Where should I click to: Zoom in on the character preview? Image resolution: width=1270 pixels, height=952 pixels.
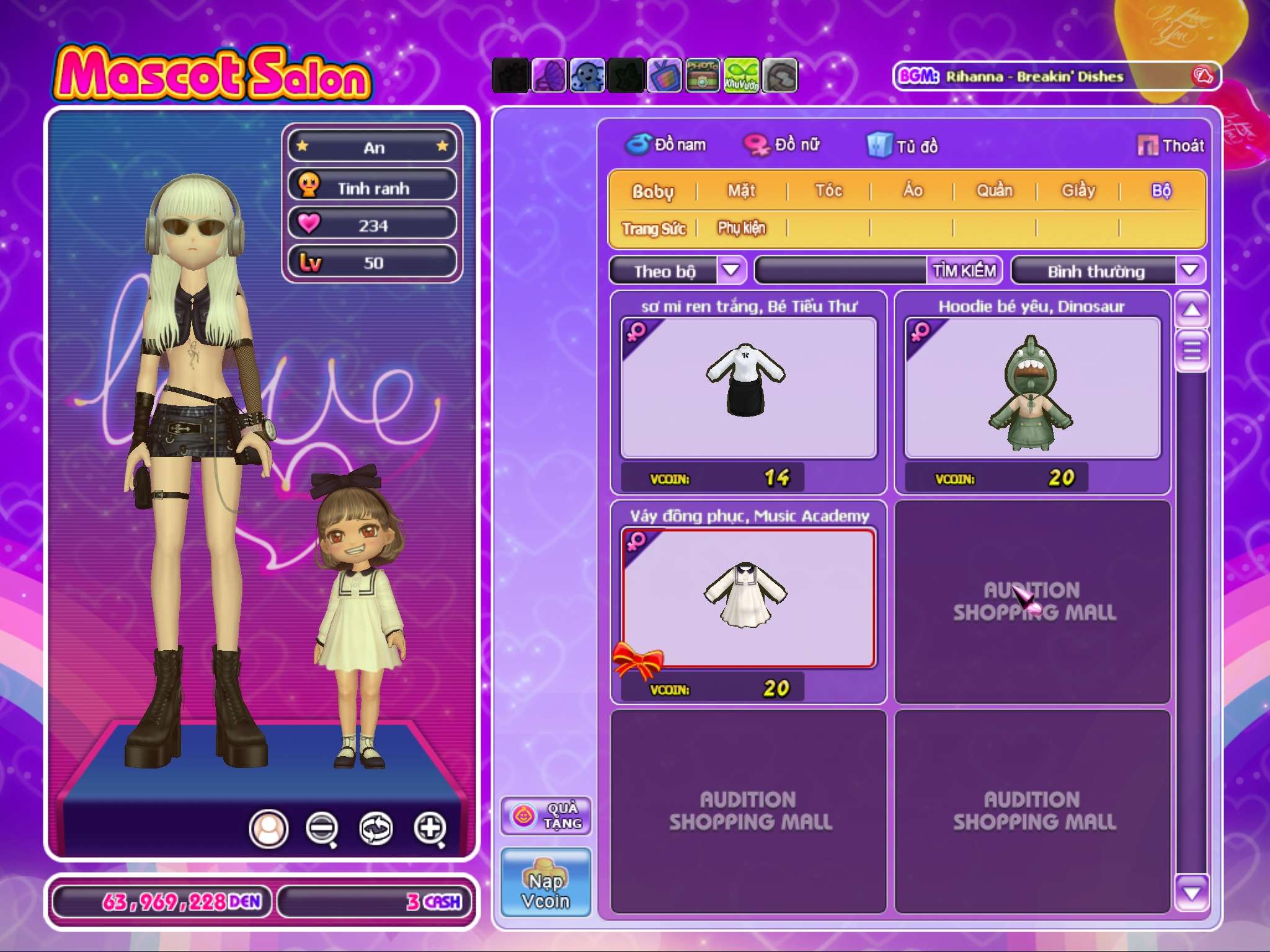click(x=430, y=828)
